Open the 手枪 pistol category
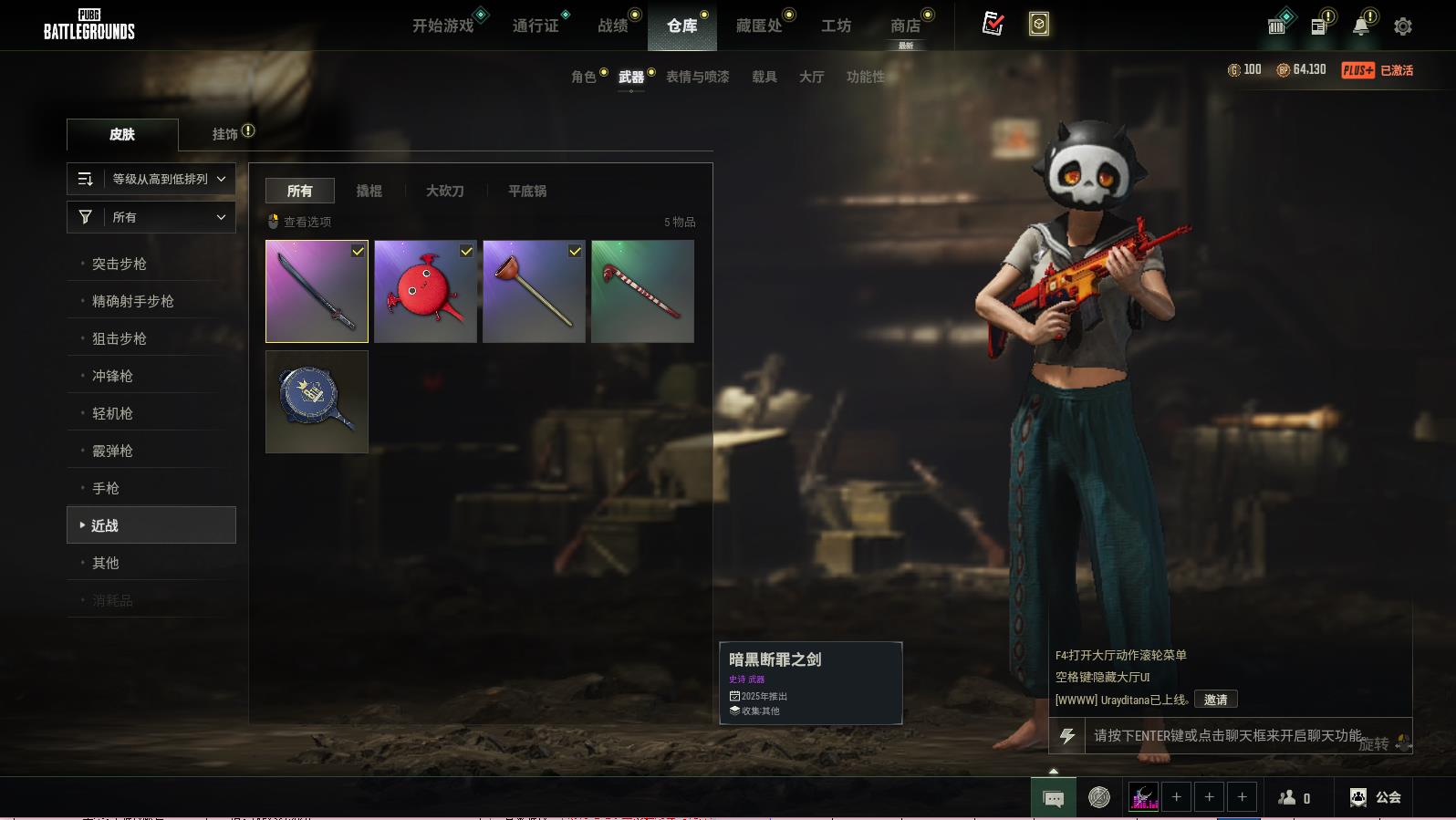The height and width of the screenshot is (820, 1456). pyautogui.click(x=106, y=488)
